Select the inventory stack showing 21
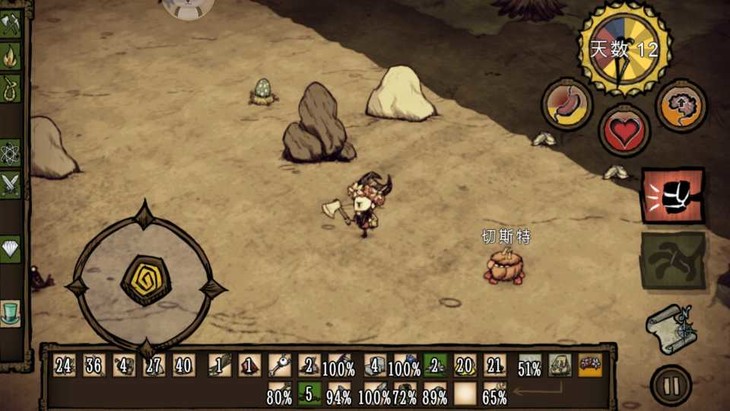Viewport: 730px width, 411px height. click(494, 366)
